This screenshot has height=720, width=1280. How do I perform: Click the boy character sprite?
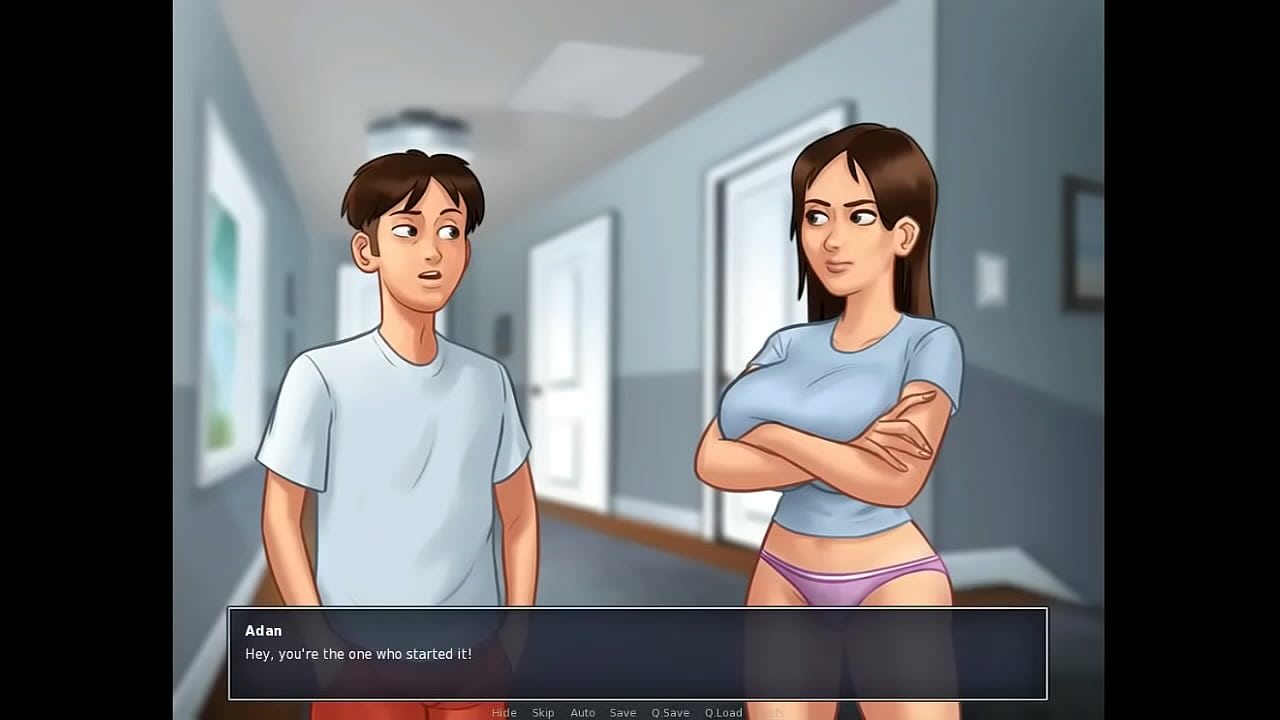pos(400,400)
